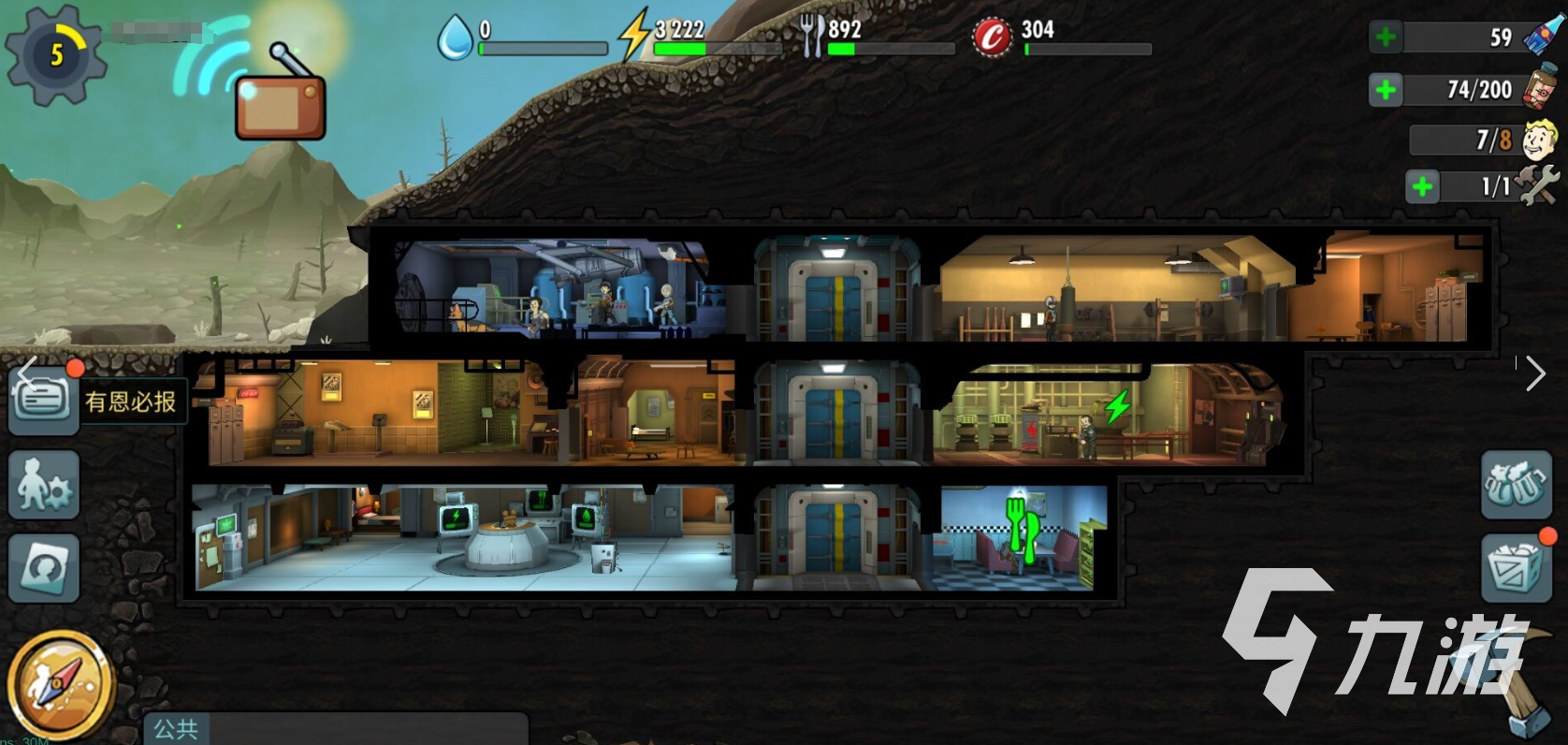Add a builder with the plus beside 1/1
Screen dimensions: 1568x745
[x=1422, y=186]
